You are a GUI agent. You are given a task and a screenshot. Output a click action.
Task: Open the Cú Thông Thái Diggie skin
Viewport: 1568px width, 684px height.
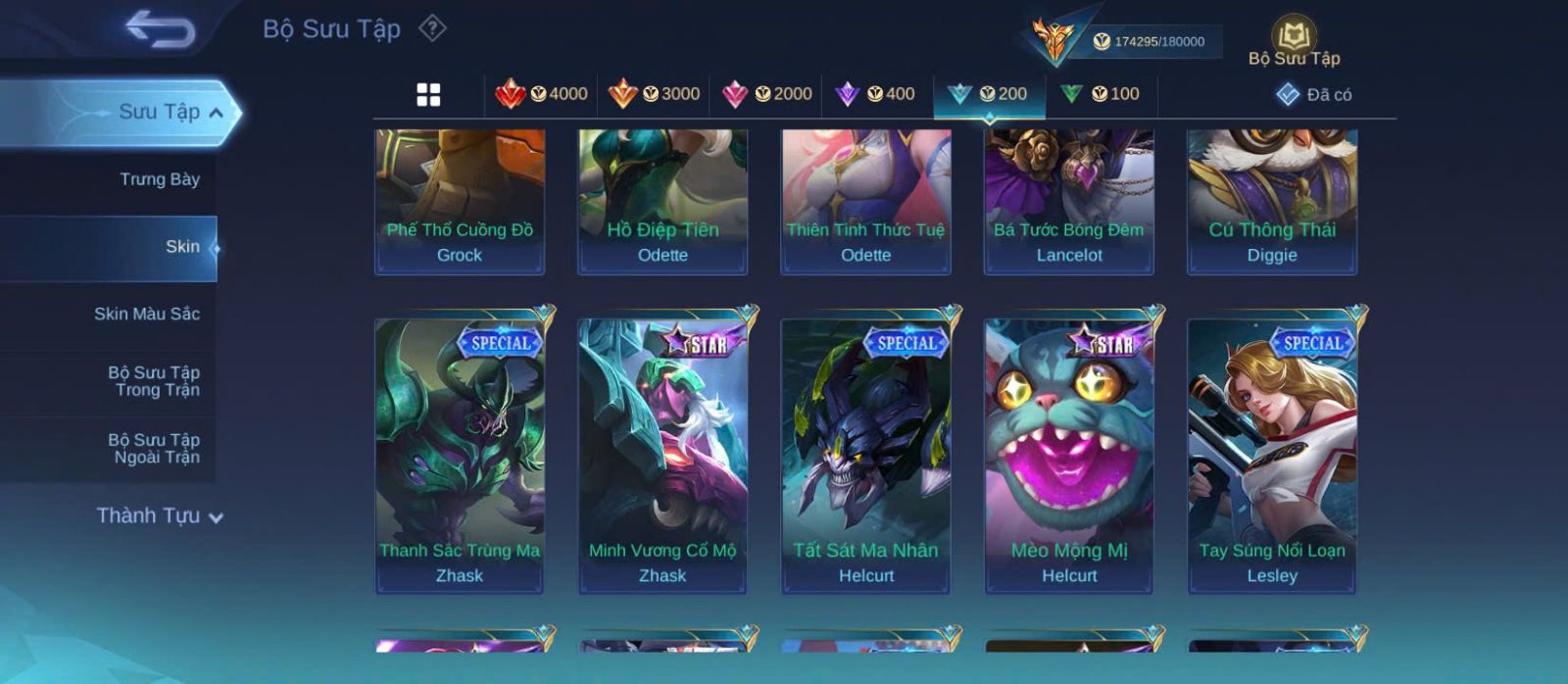point(1272,201)
